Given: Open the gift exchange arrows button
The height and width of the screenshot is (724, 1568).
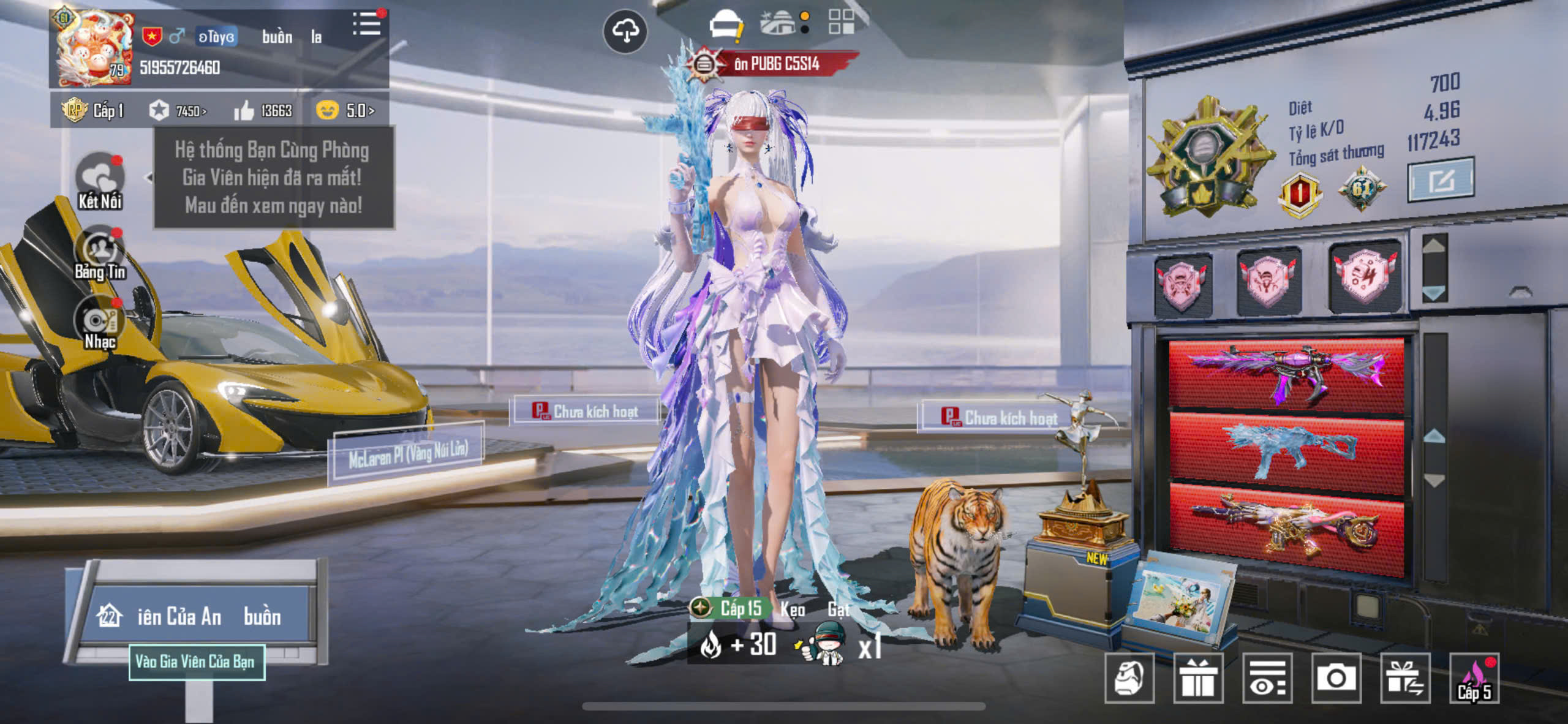Looking at the screenshot, I should point(1405,678).
